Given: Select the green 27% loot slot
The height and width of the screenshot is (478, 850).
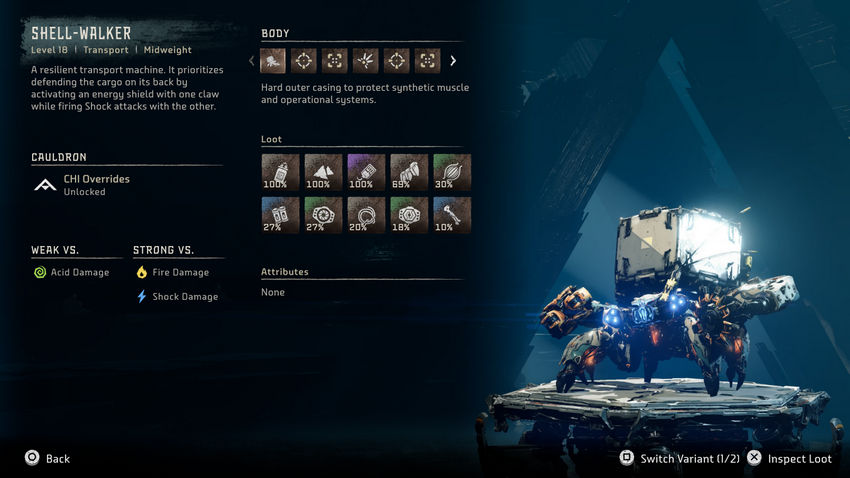Looking at the screenshot, I should click(x=322, y=215).
